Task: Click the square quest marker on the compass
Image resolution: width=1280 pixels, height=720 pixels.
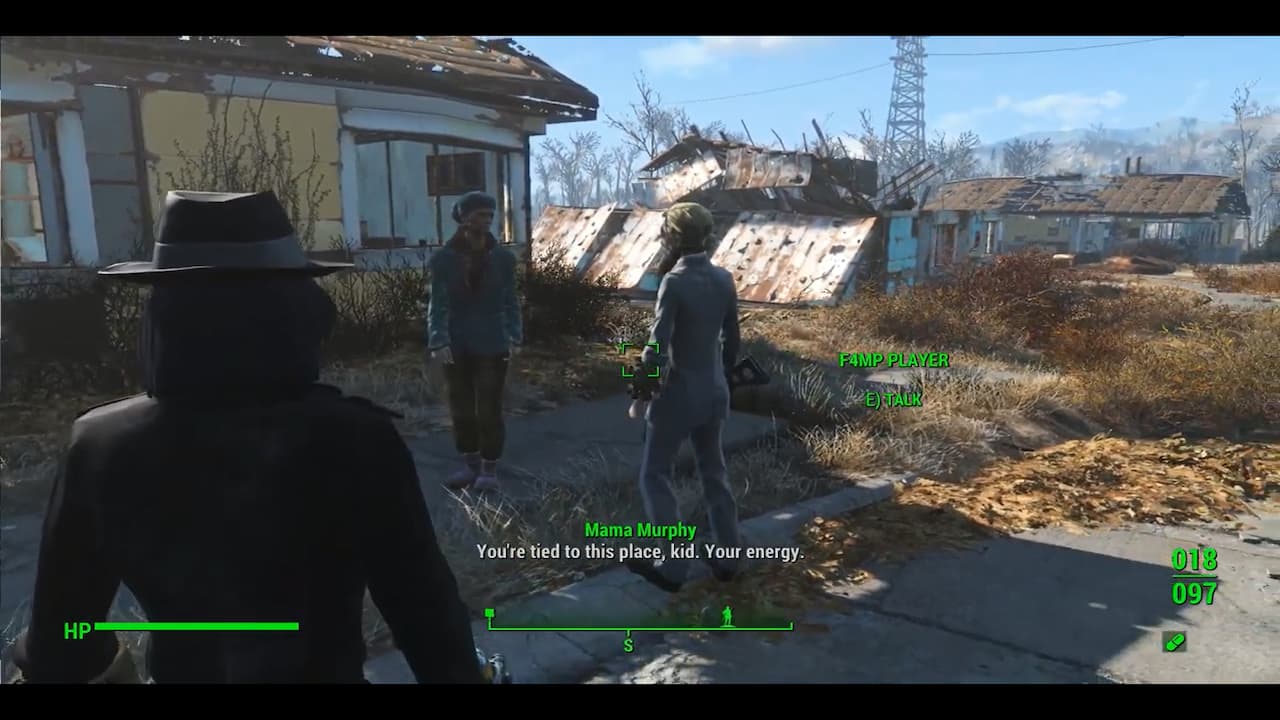Action: click(x=490, y=612)
